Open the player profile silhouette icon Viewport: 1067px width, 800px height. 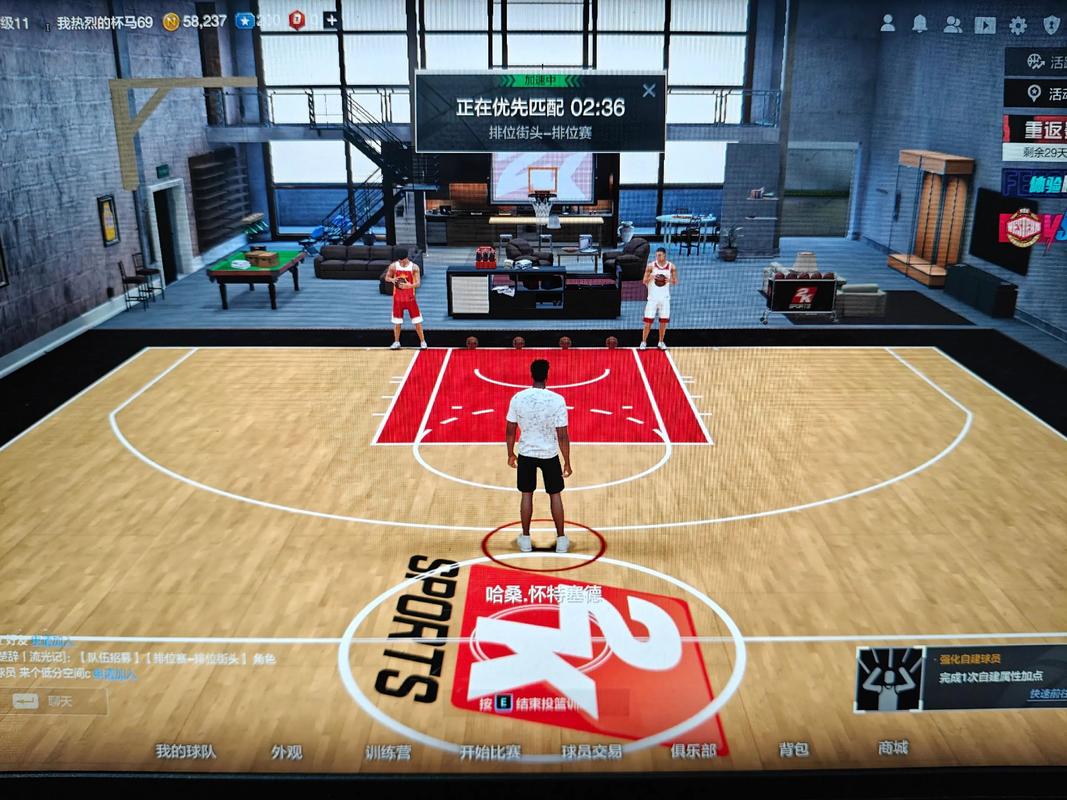(x=887, y=24)
